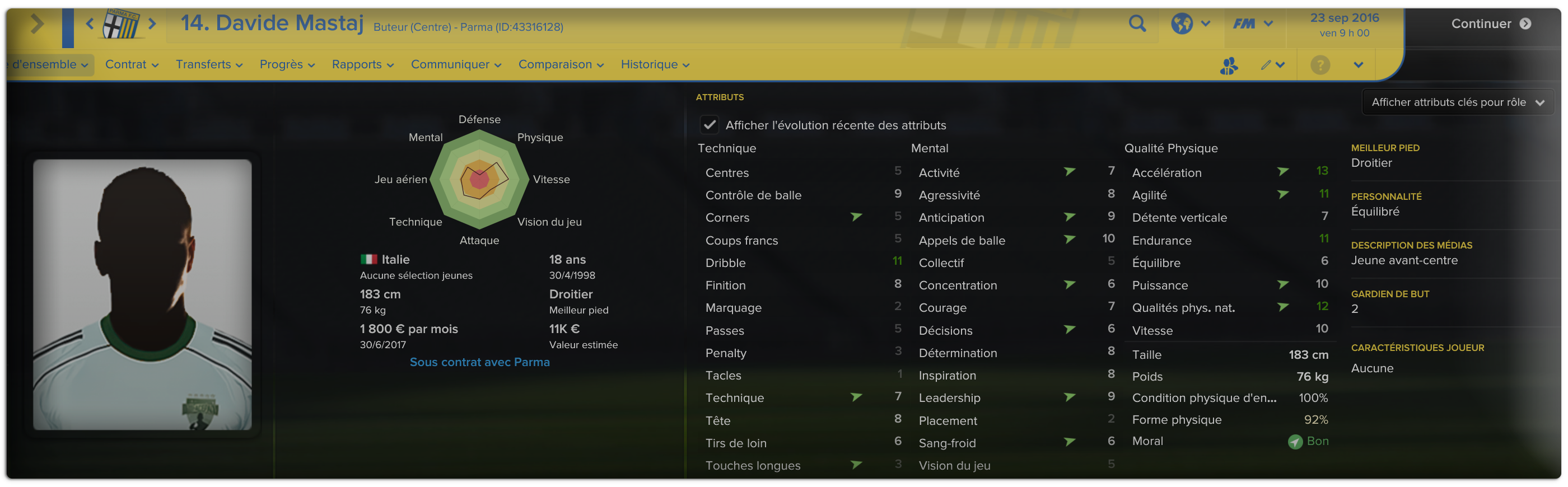1568x487 pixels.
Task: Go to the next player arrow
Action: pyautogui.click(x=152, y=24)
